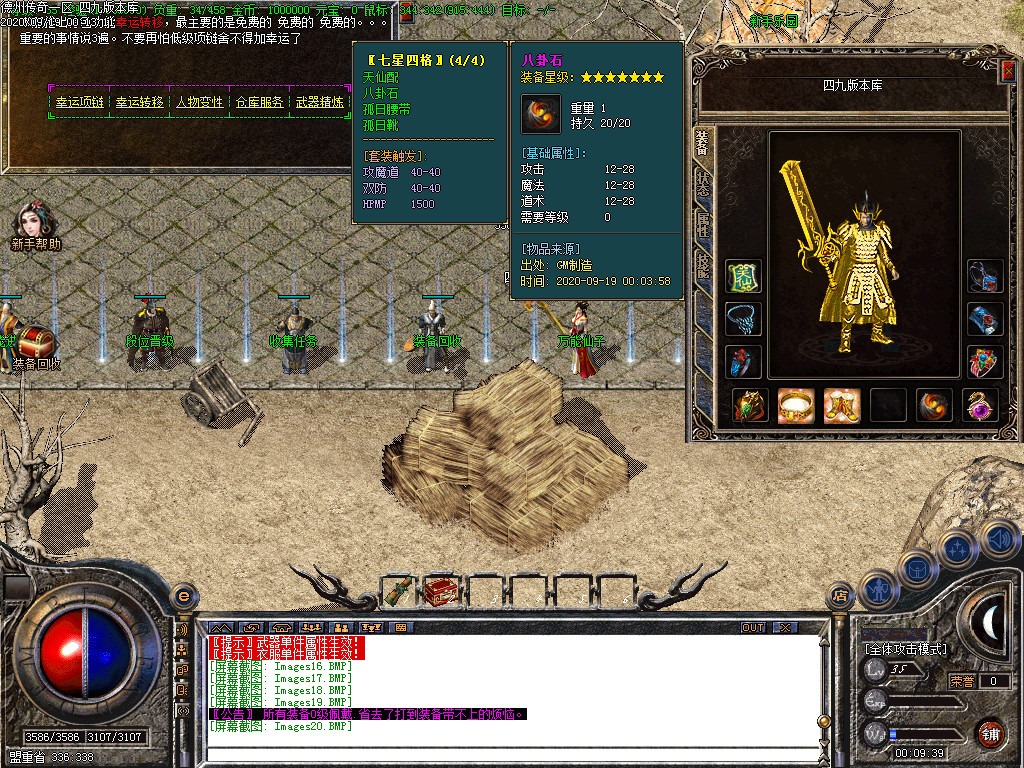
Task: Click the green medal equipment slot
Action: pyautogui.click(x=744, y=277)
